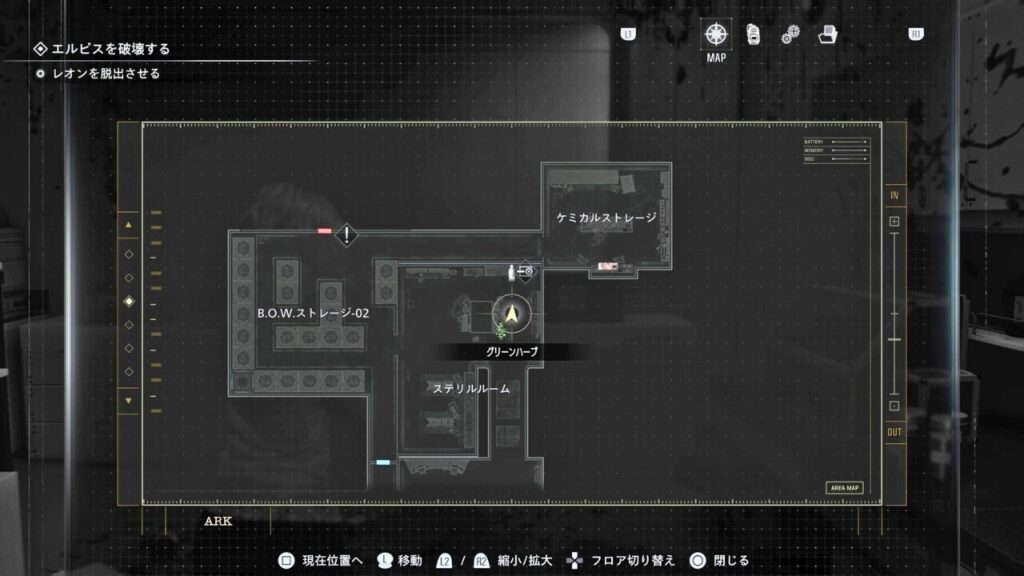Go up one floor with the up arrow
This screenshot has height=576, width=1024.
pyautogui.click(x=128, y=225)
